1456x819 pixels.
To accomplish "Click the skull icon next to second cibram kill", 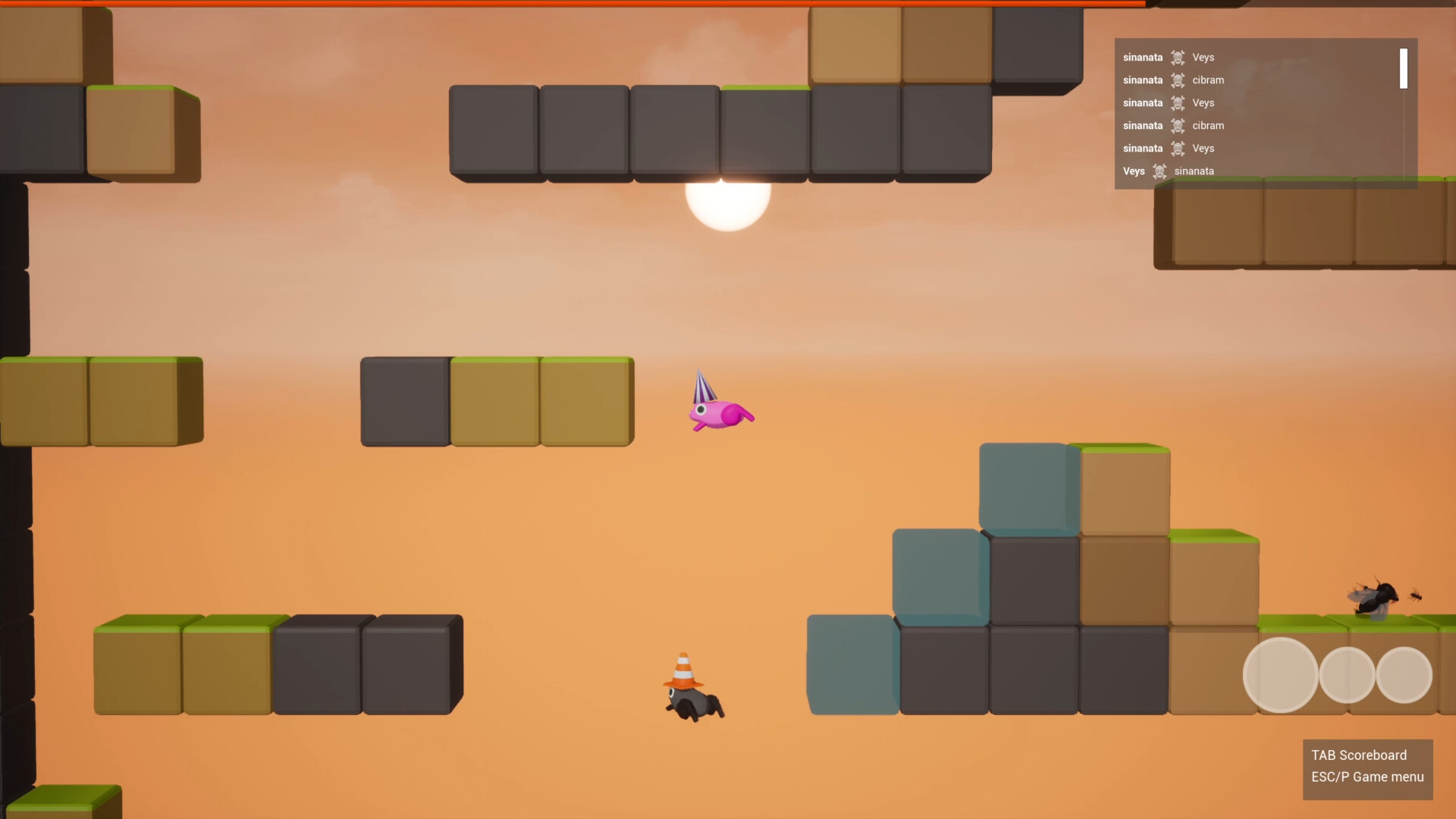I will point(1178,125).
